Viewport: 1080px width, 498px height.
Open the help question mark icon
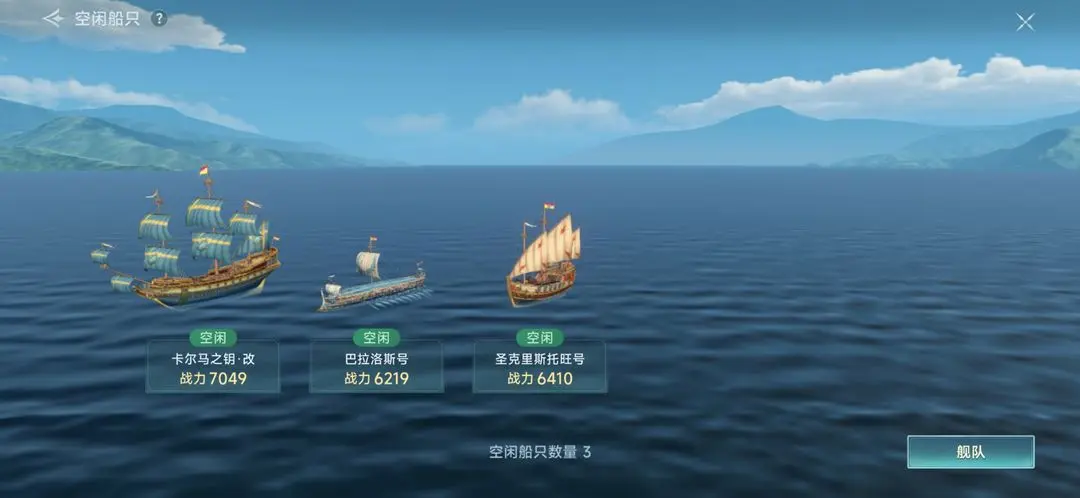tap(159, 19)
